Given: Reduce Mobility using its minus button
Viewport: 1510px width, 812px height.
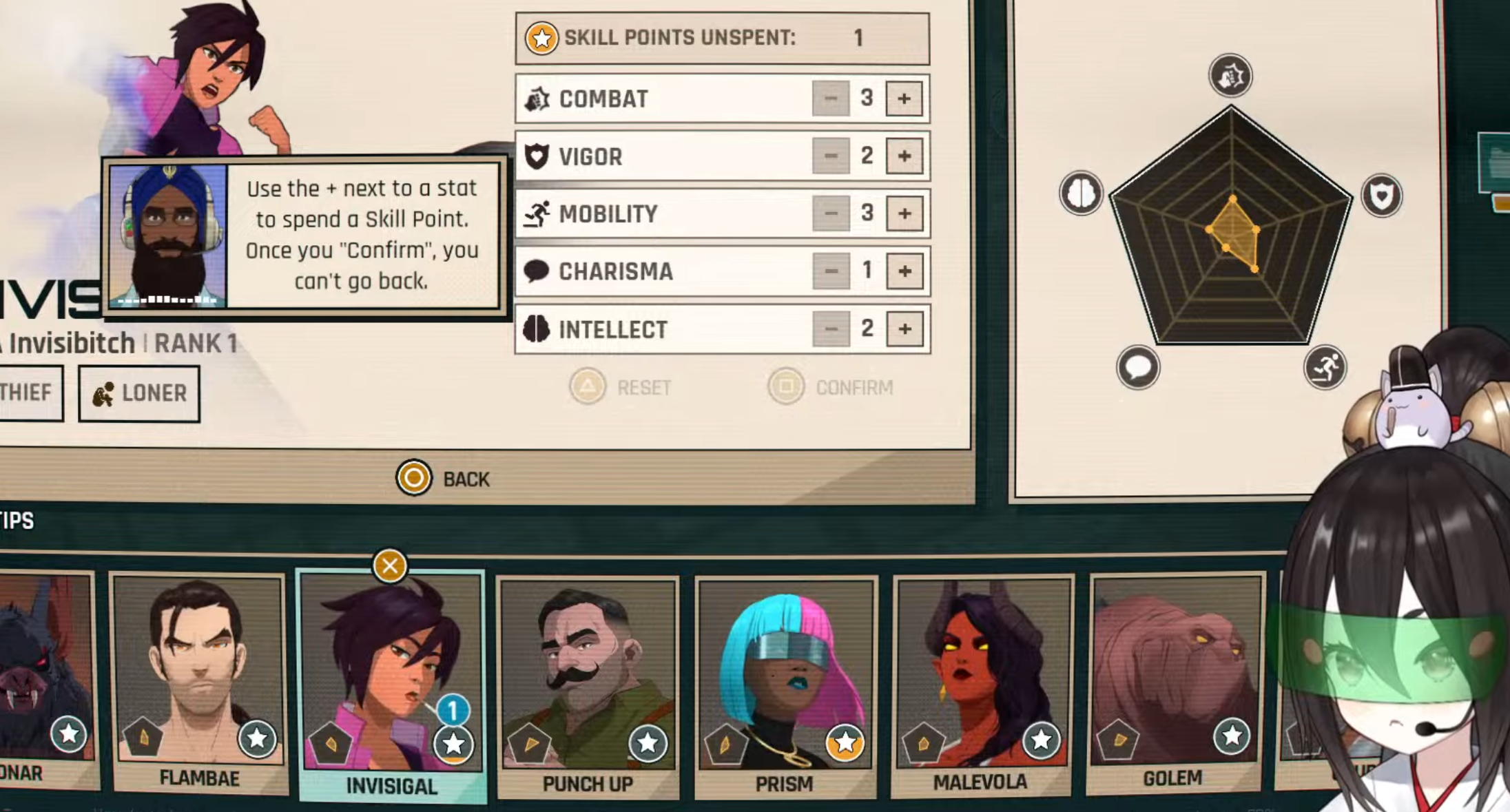Looking at the screenshot, I should (x=831, y=214).
